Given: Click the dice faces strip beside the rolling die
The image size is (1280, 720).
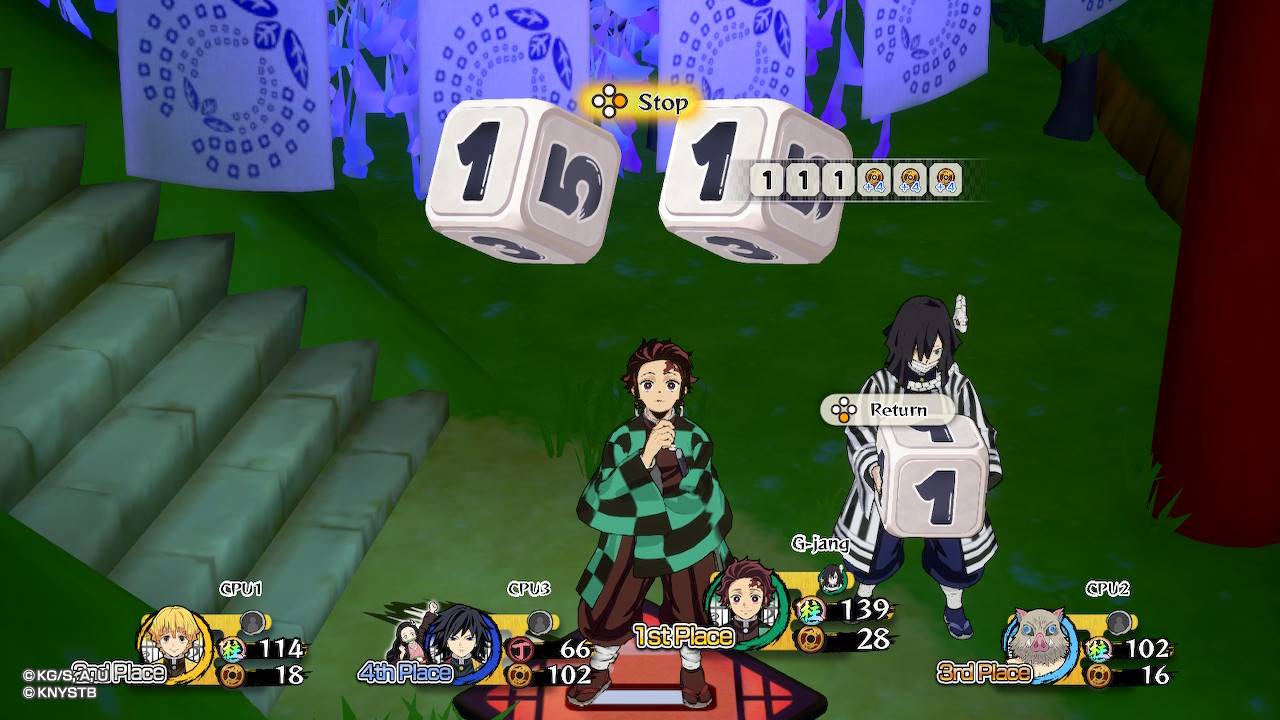Looking at the screenshot, I should 856,181.
